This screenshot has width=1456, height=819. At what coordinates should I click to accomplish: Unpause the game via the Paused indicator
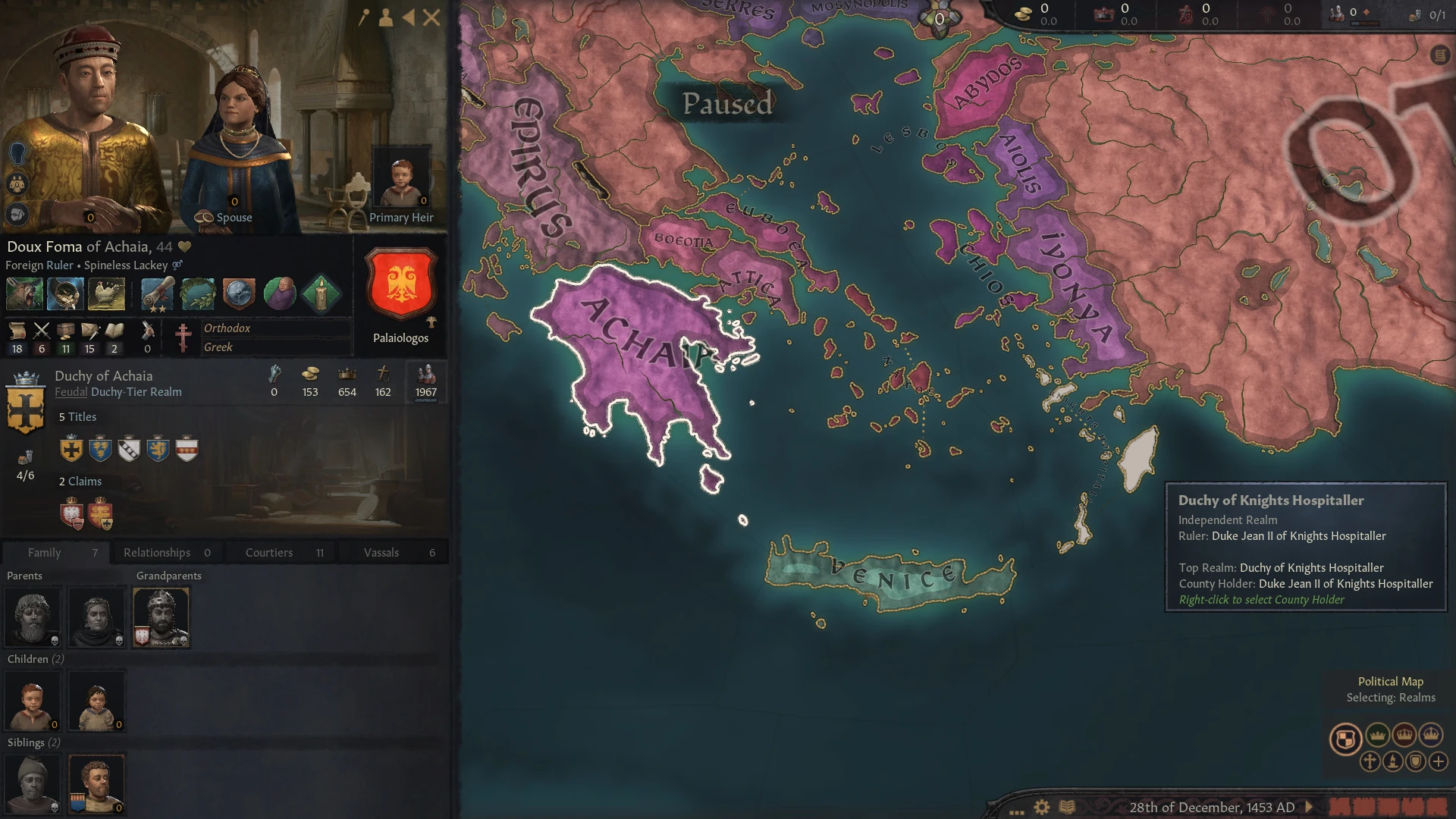[x=726, y=105]
